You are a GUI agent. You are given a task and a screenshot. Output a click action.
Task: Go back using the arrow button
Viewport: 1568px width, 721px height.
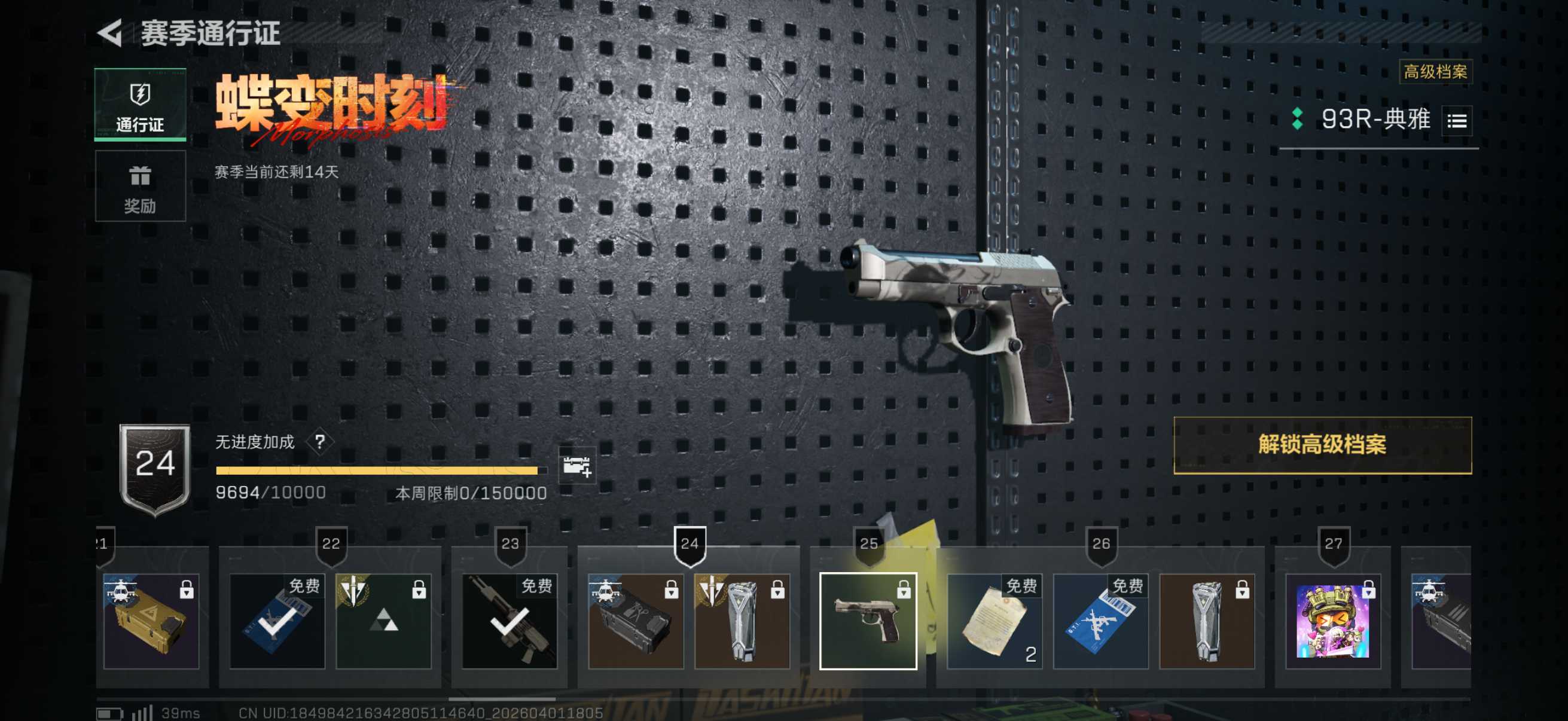(111, 33)
